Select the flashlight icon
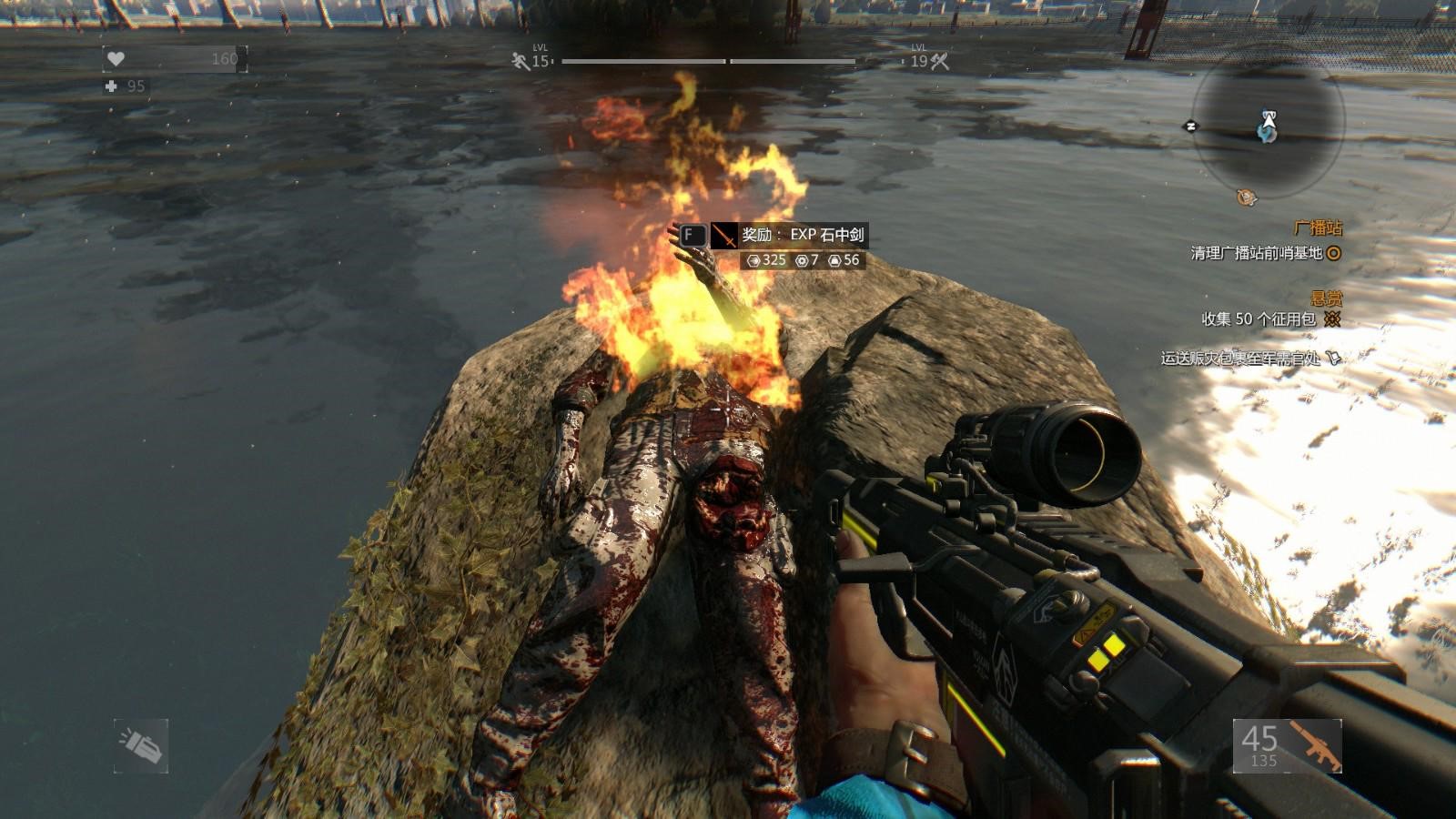Image resolution: width=1456 pixels, height=819 pixels. 141,746
